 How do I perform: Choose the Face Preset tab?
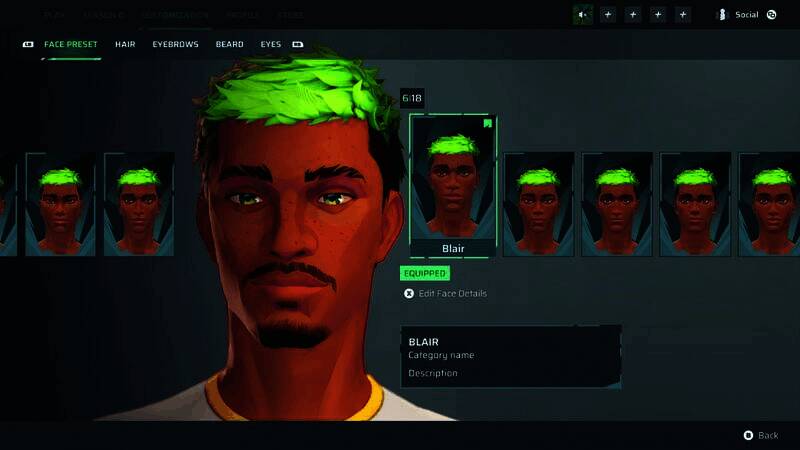click(x=70, y=45)
